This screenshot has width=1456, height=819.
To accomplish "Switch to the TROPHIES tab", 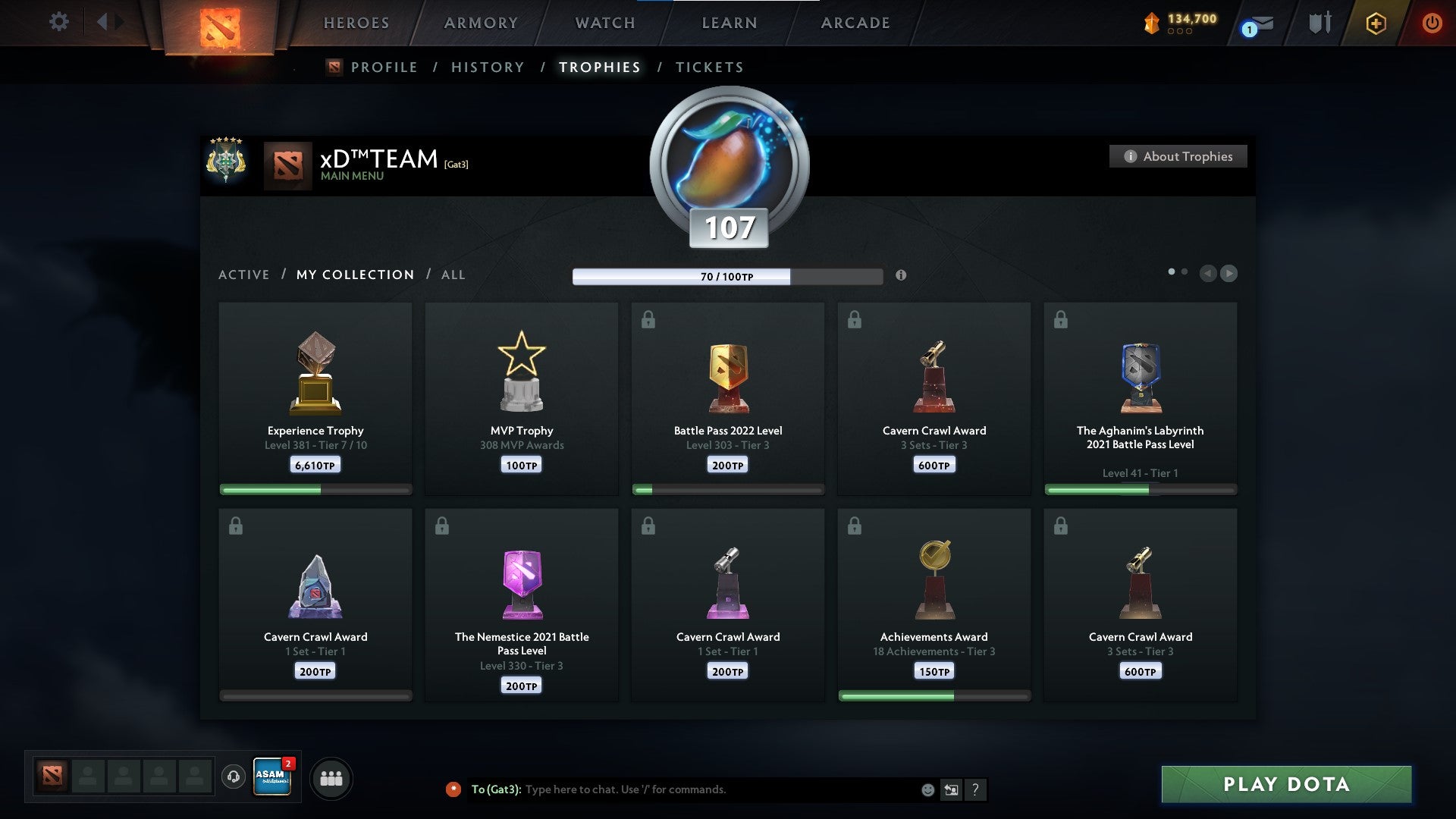I will pyautogui.click(x=600, y=67).
